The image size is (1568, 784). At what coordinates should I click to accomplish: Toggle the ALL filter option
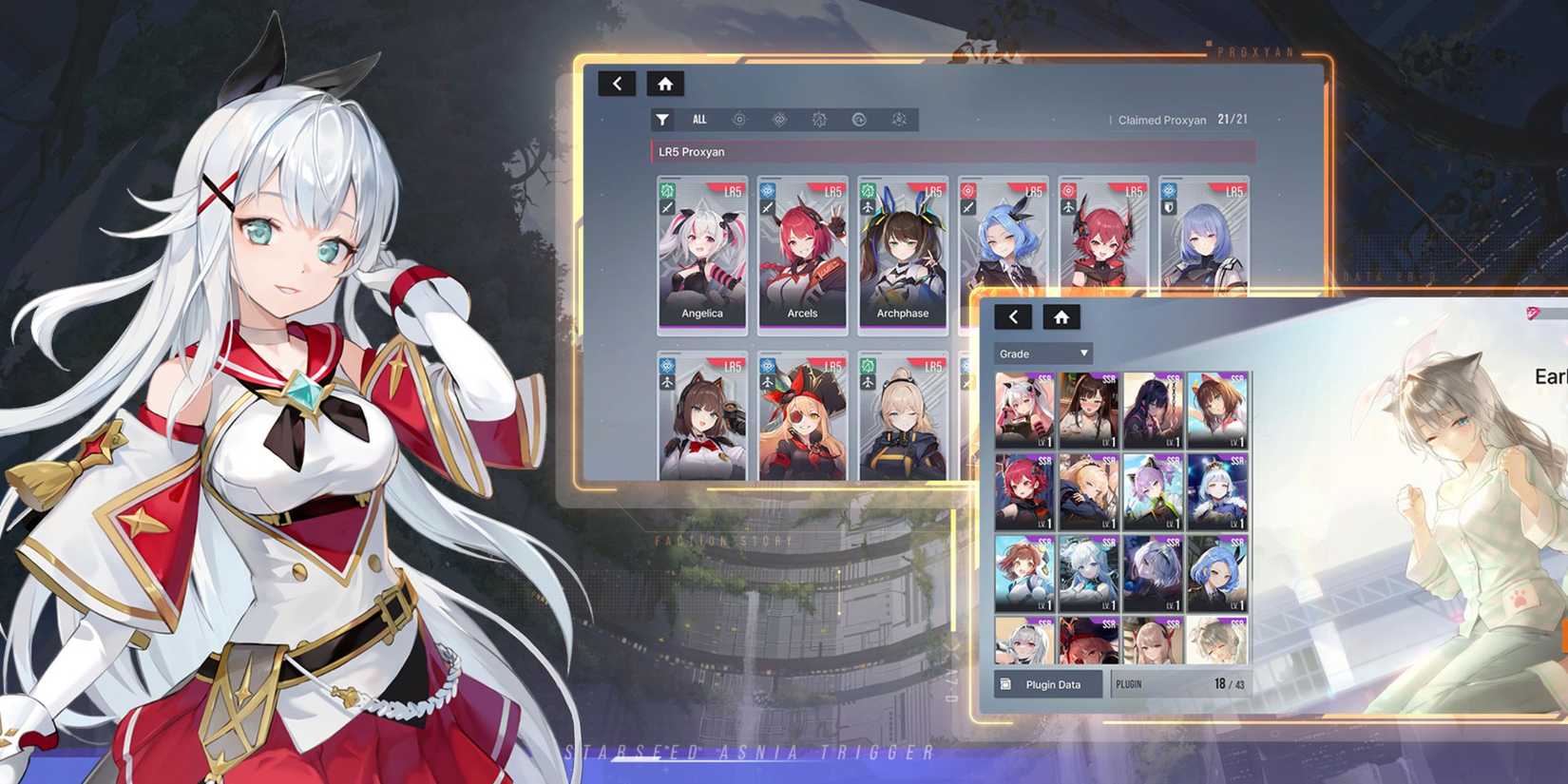[700, 119]
